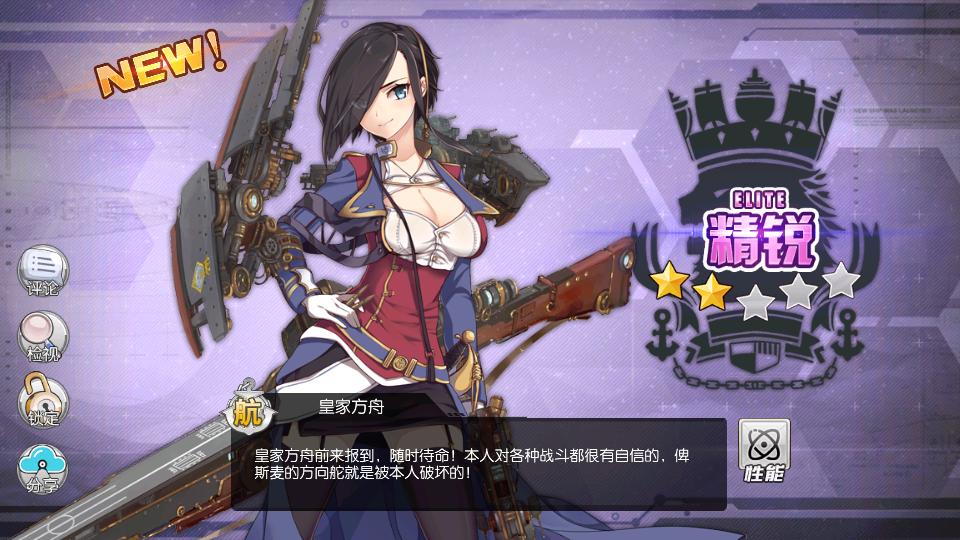View ship stats with 性能 button

tap(764, 450)
